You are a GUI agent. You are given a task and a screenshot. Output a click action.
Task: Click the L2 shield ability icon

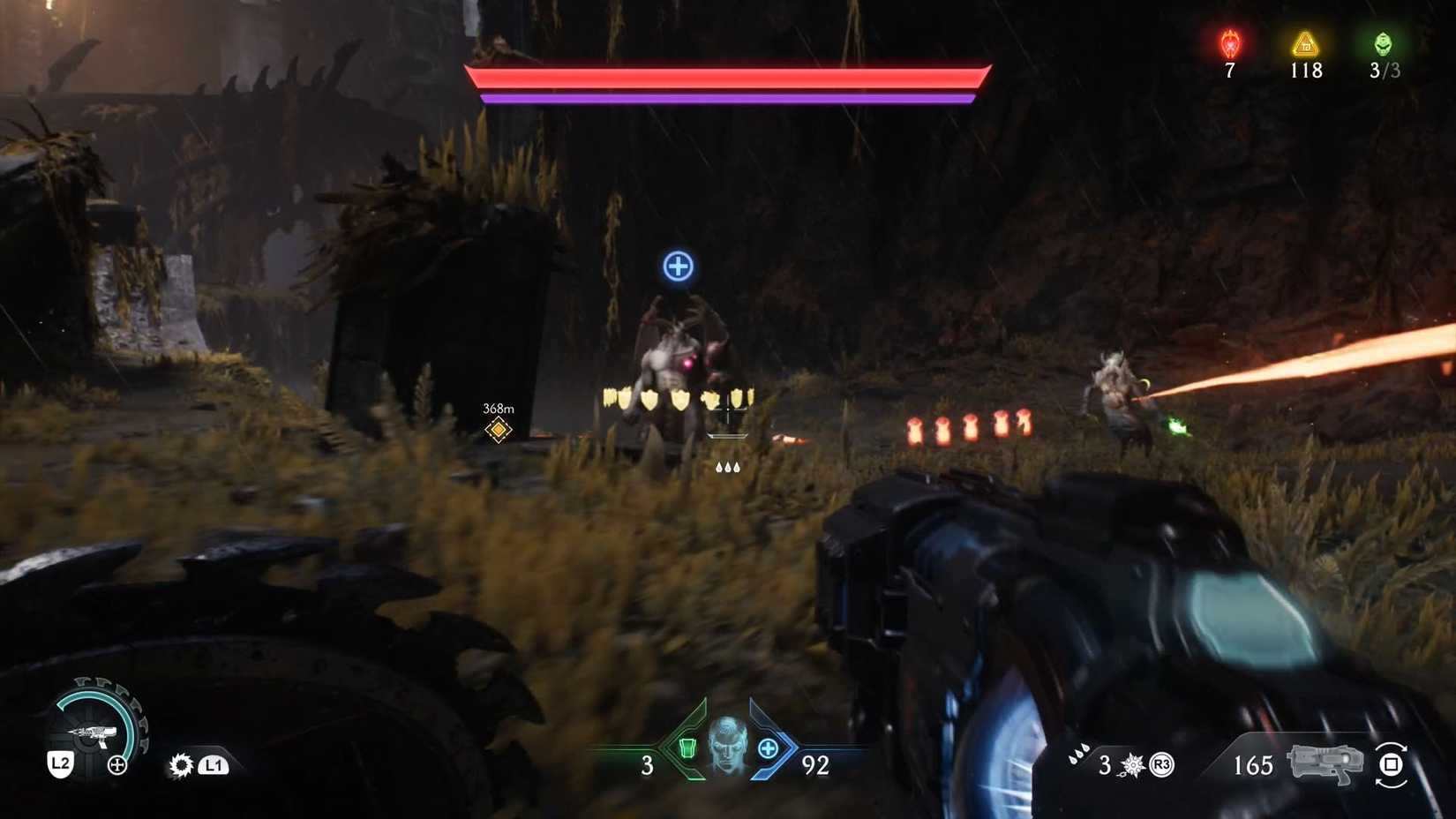tap(58, 764)
